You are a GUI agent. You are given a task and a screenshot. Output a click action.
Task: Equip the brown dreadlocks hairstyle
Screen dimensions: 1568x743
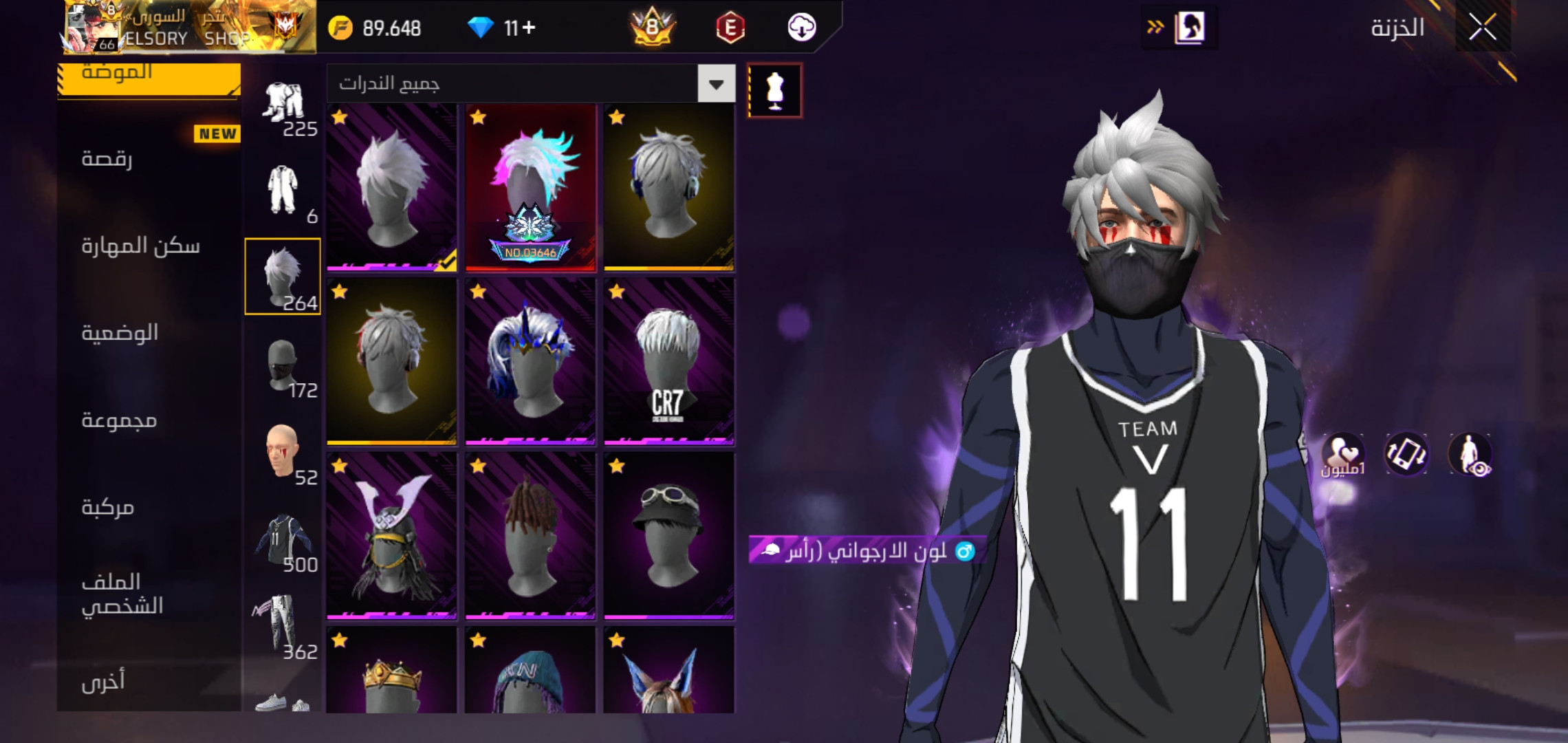[530, 536]
